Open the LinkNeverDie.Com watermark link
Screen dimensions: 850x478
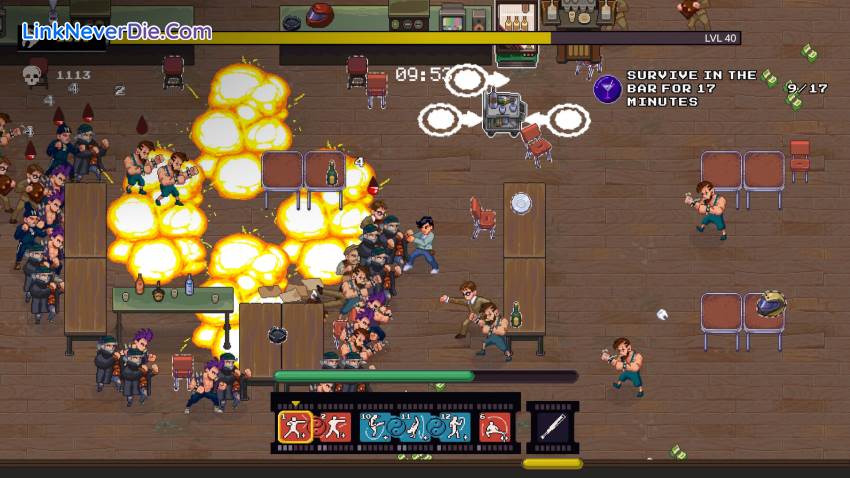(x=116, y=31)
